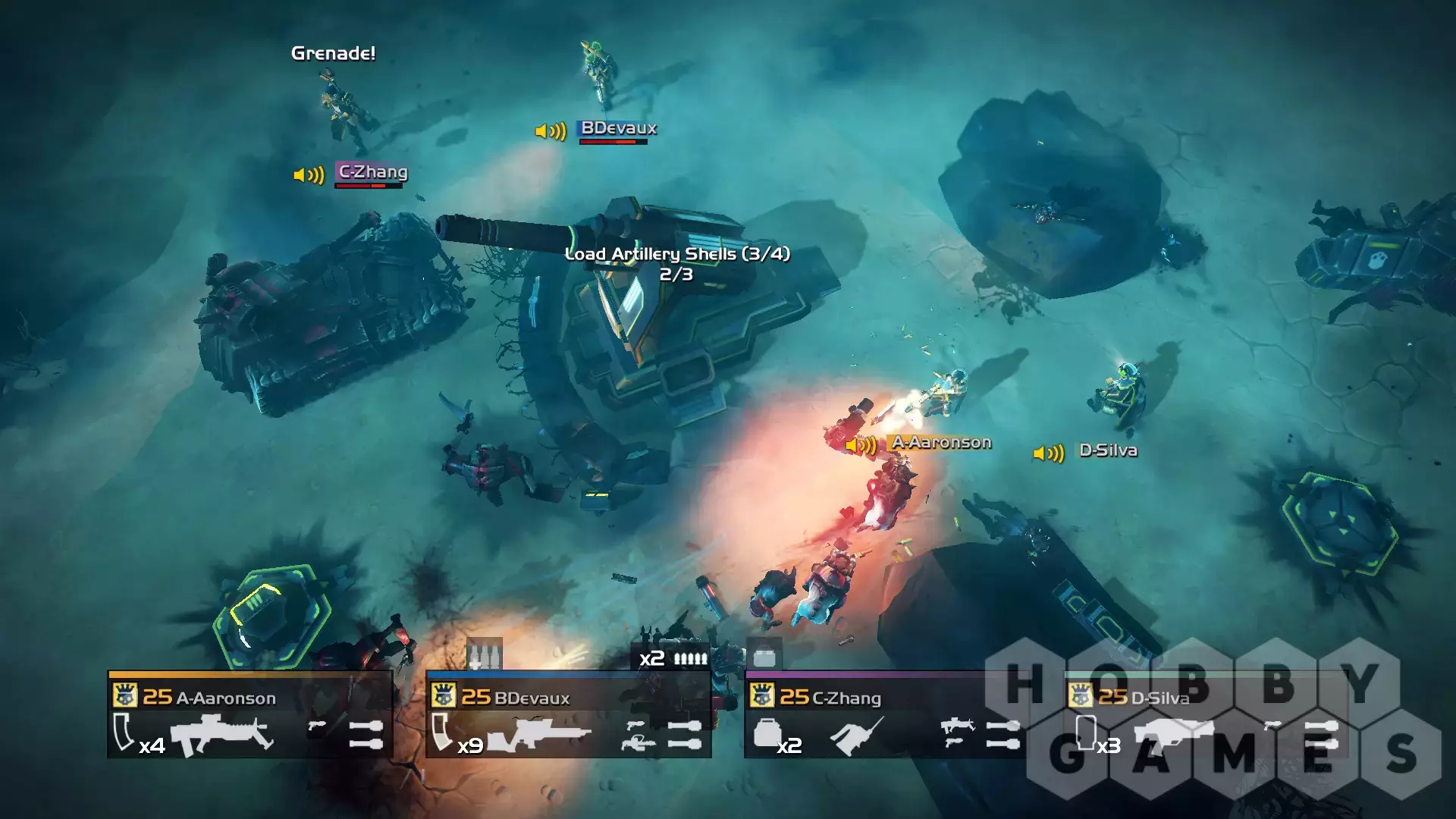The width and height of the screenshot is (1456, 819).
Task: Select the BDevaux player name in squad panel
Action: pyautogui.click(x=531, y=698)
